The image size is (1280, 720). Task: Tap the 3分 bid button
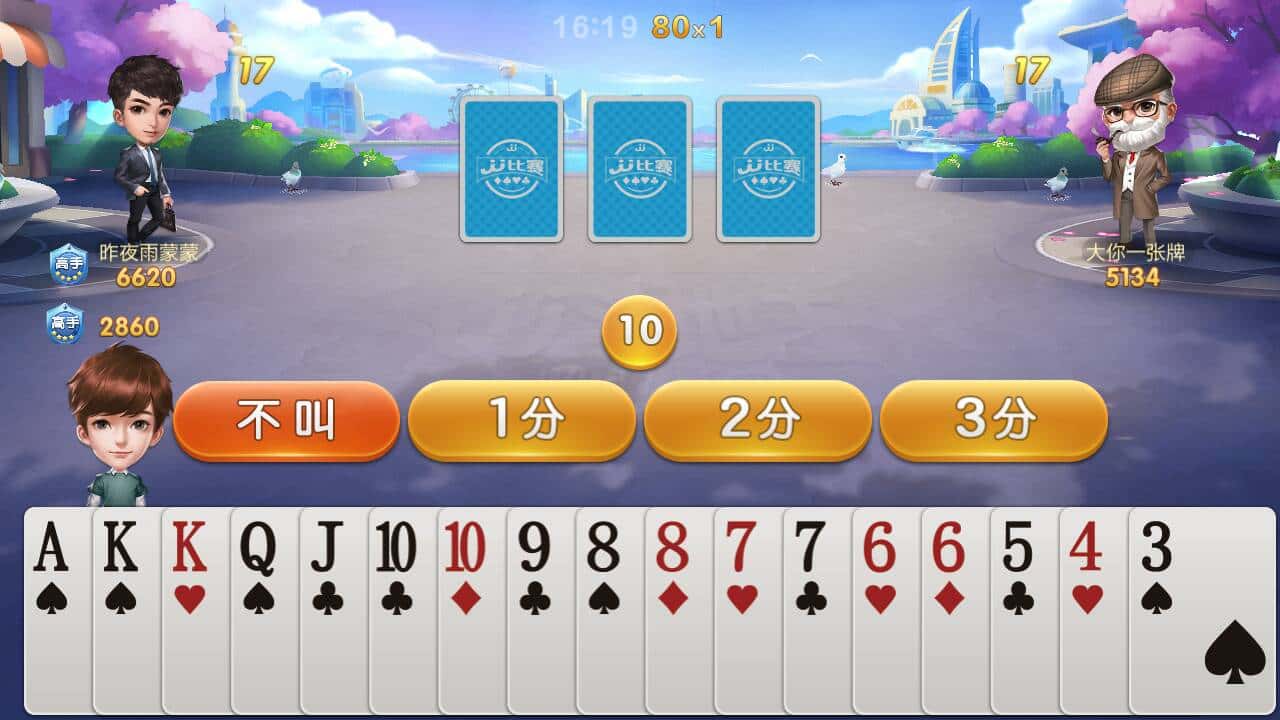pyautogui.click(x=993, y=418)
